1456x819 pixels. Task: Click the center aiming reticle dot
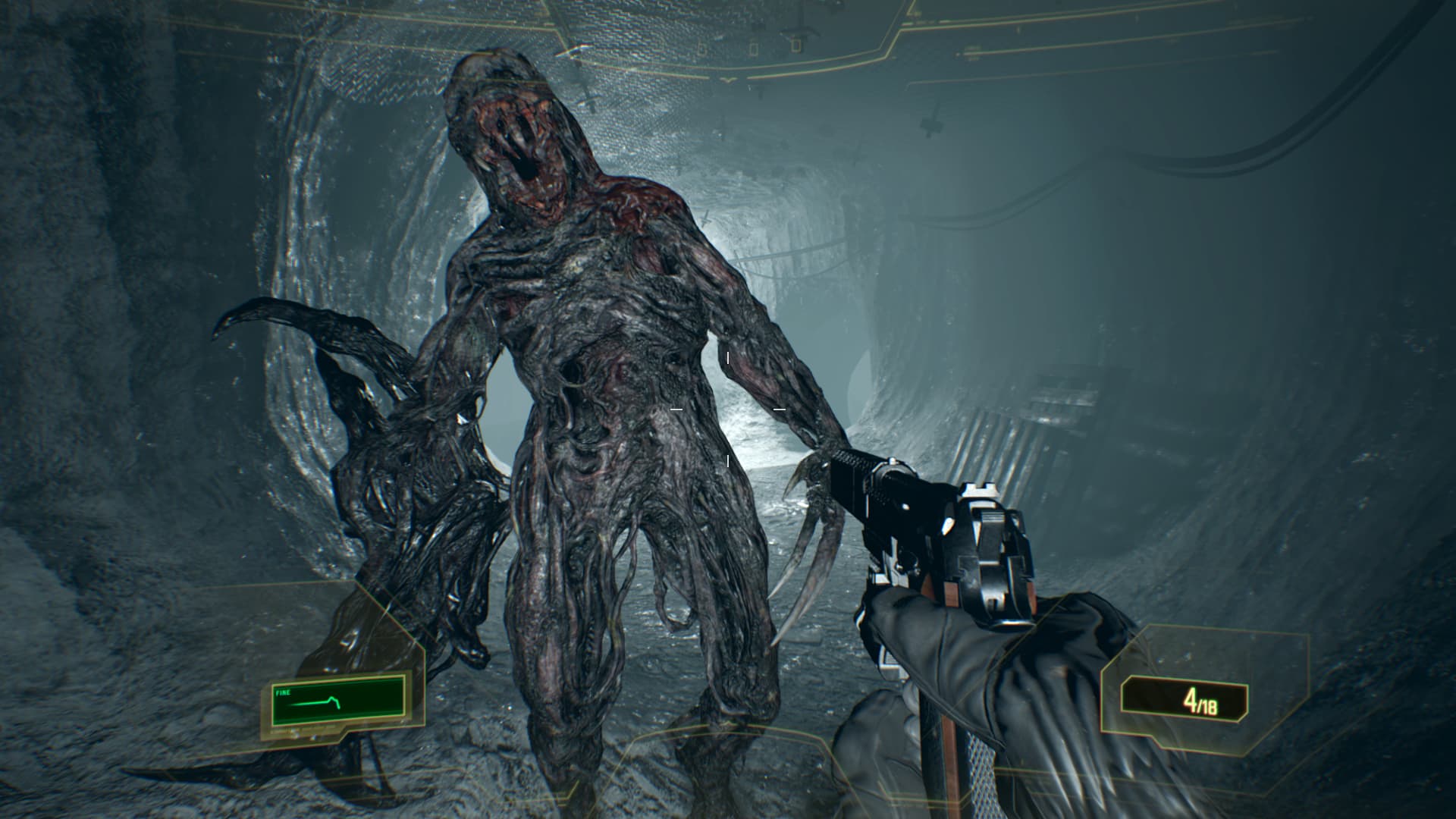(x=727, y=409)
